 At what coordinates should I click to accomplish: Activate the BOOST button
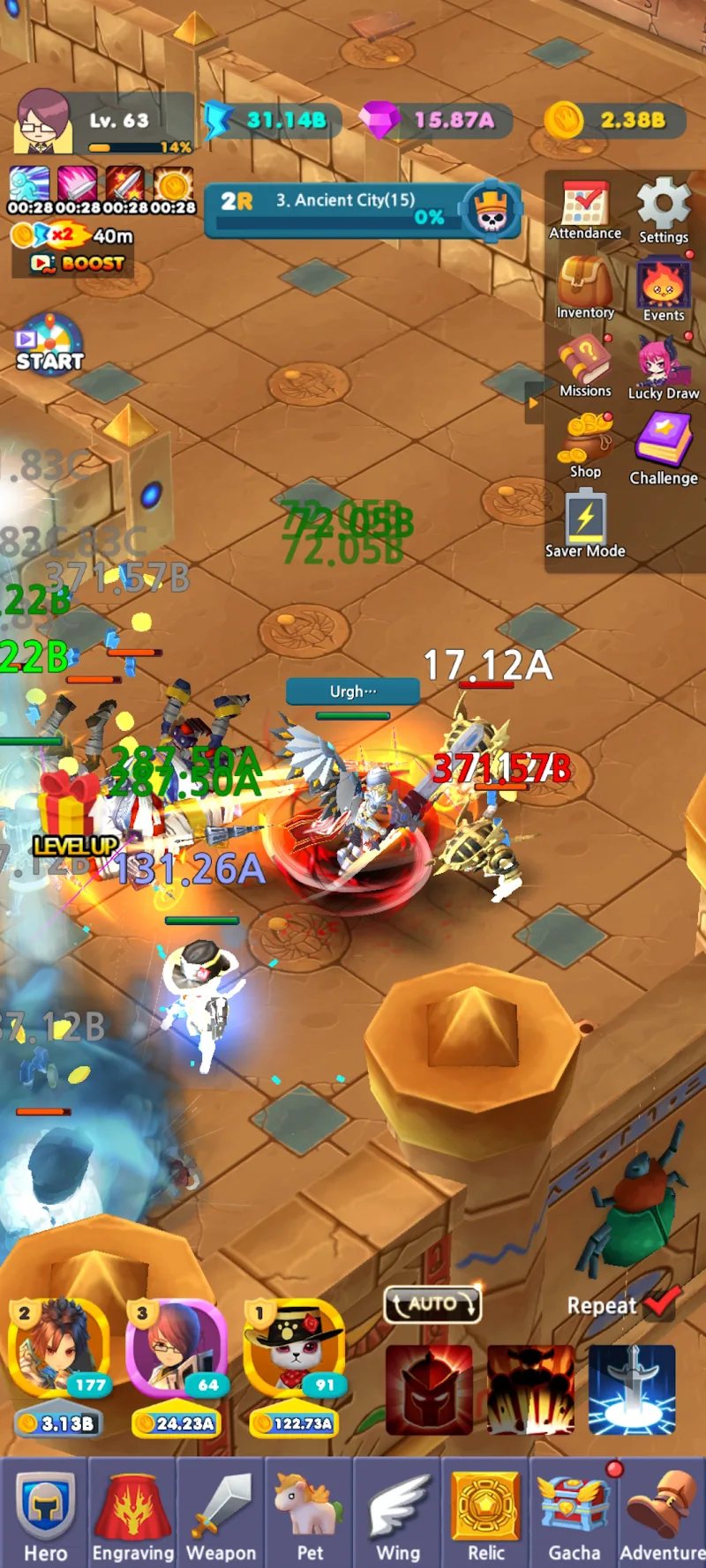pos(78,263)
